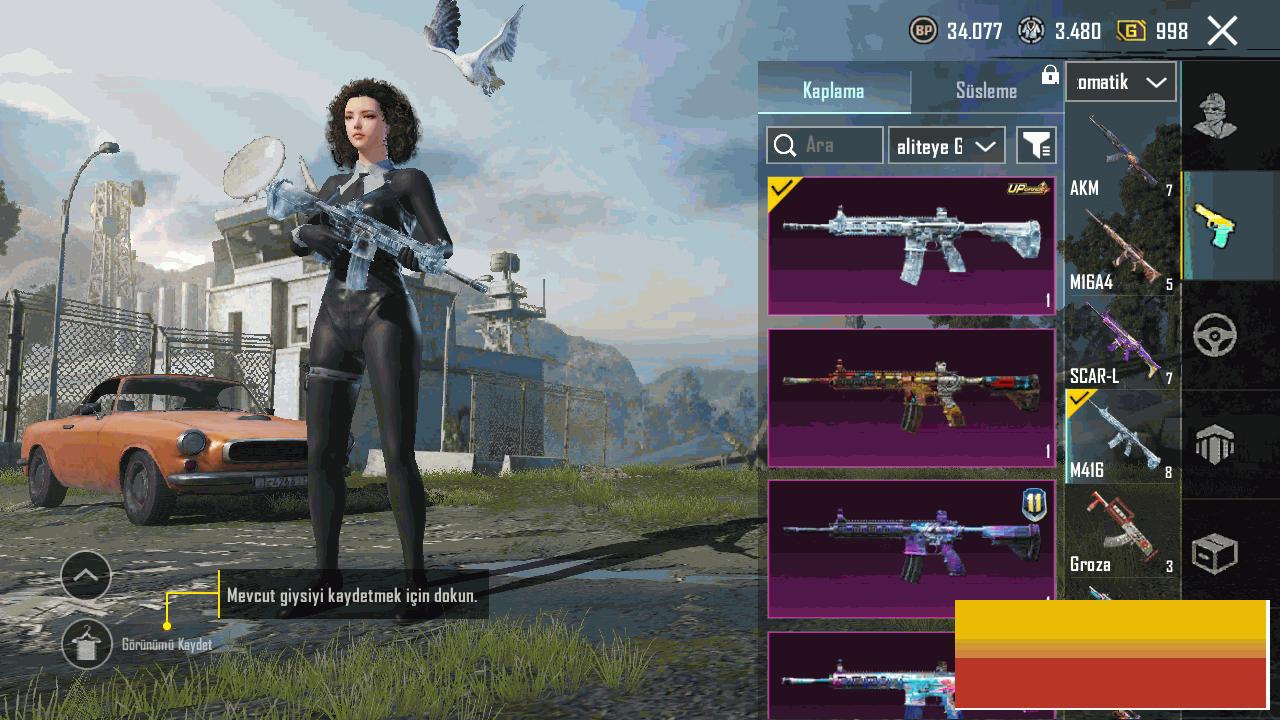Select M16A4 in the weapon list
The width and height of the screenshot is (1280, 720).
coord(1122,250)
